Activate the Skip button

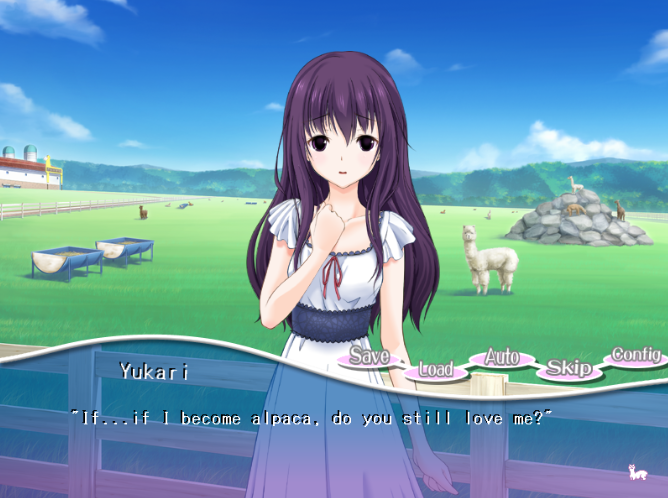click(x=568, y=368)
